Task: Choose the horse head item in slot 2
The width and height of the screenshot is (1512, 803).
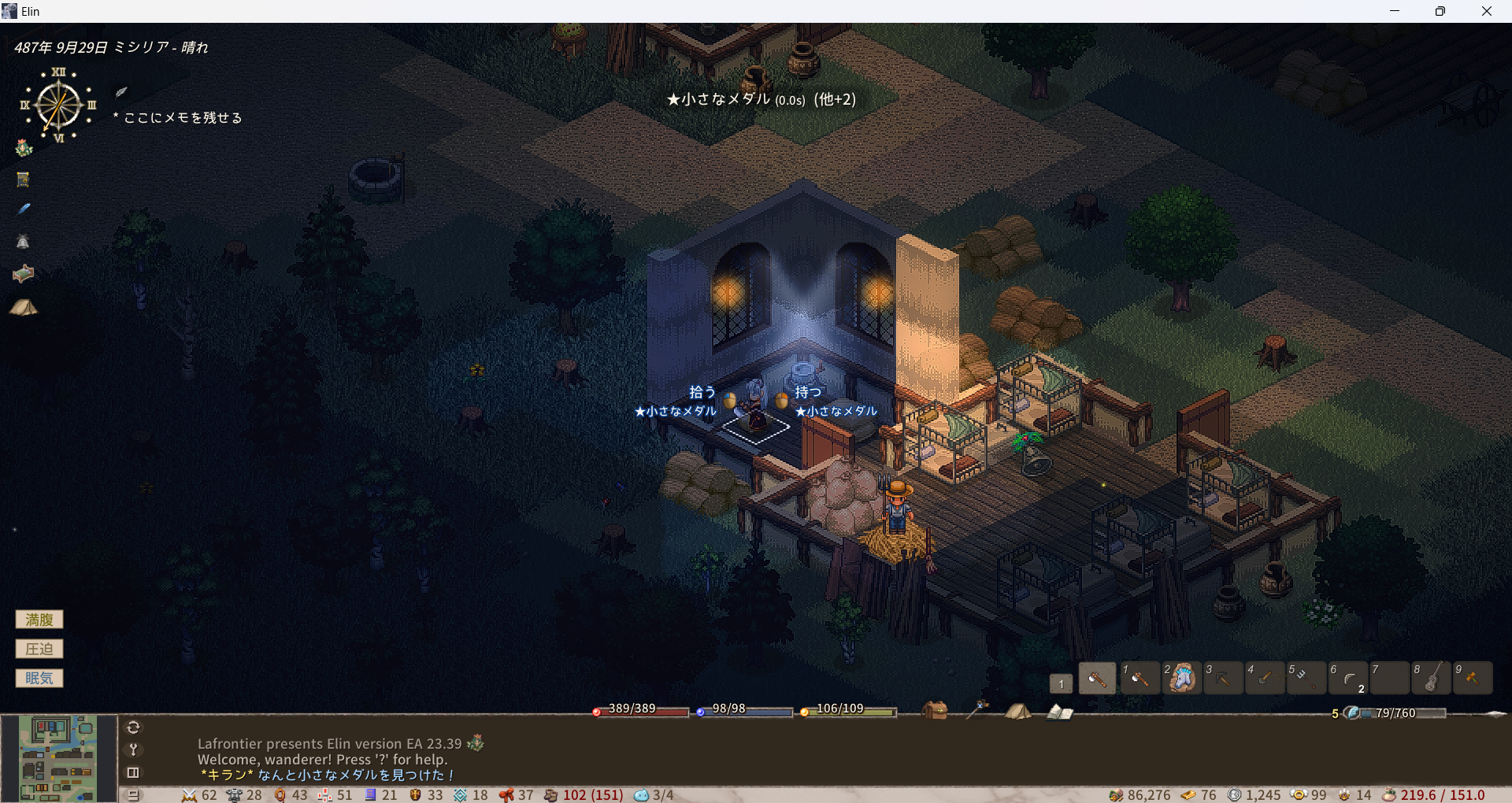Action: [1181, 678]
